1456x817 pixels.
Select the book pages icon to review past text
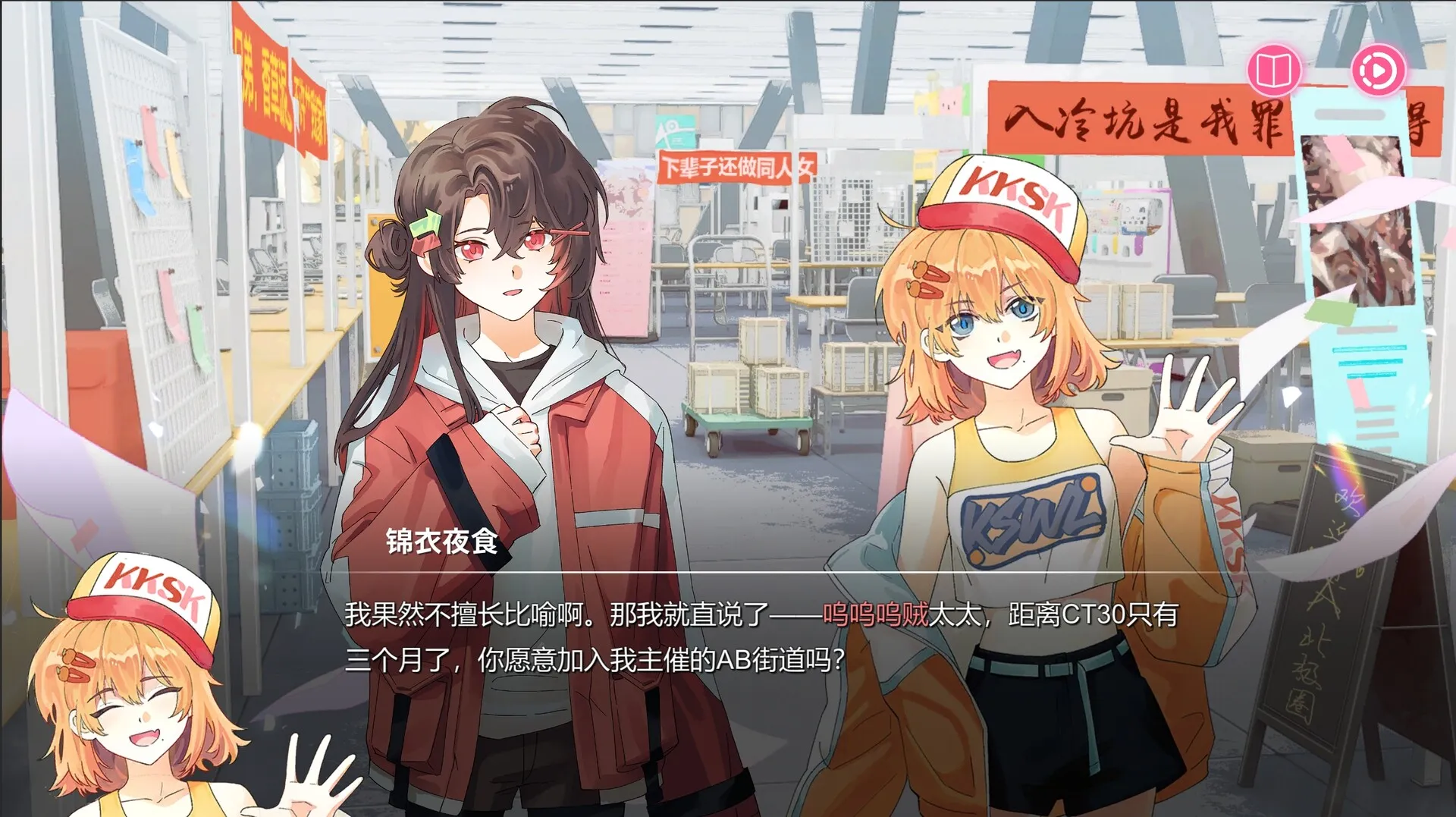(1276, 70)
